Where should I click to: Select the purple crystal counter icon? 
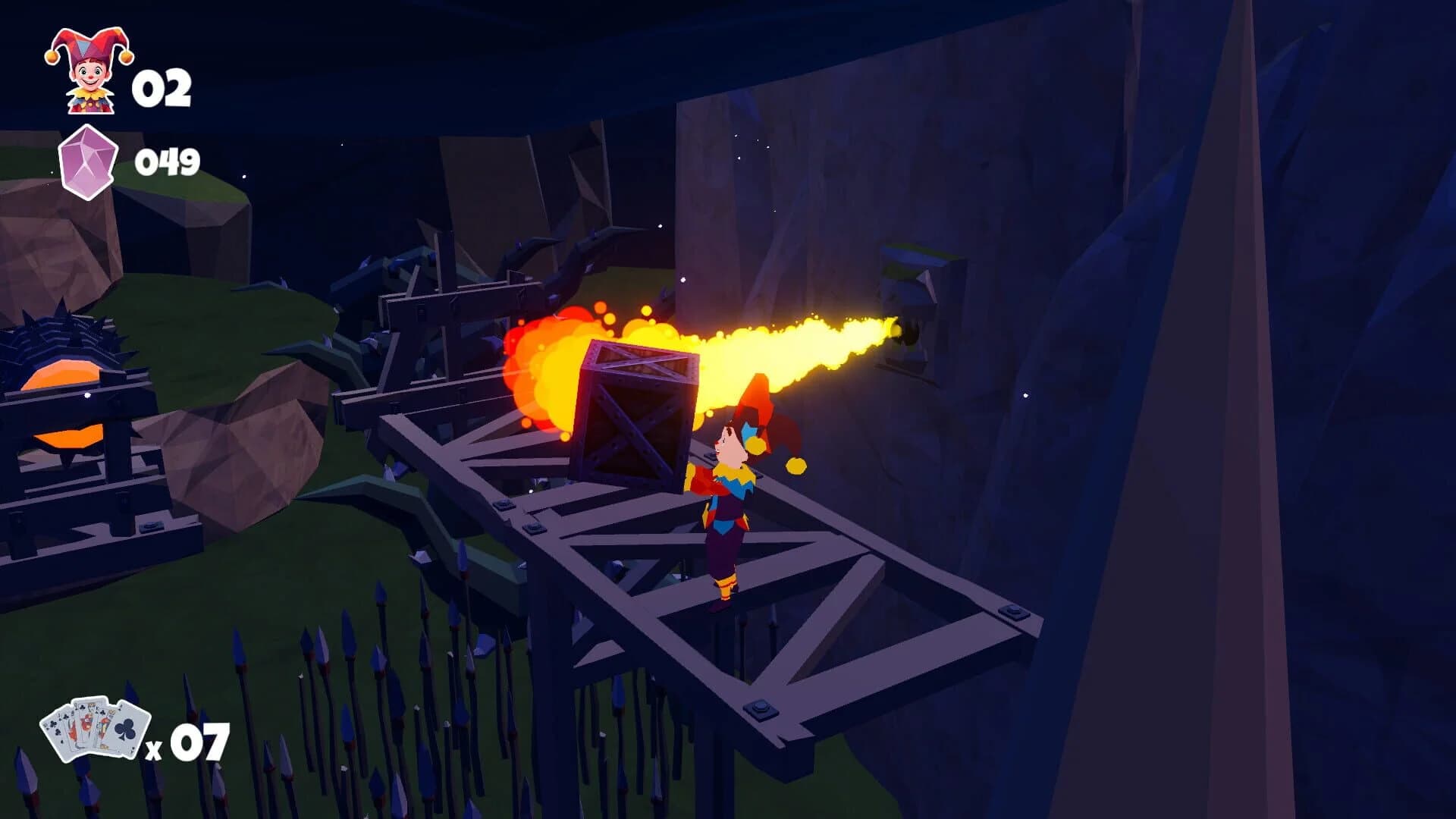tap(87, 161)
